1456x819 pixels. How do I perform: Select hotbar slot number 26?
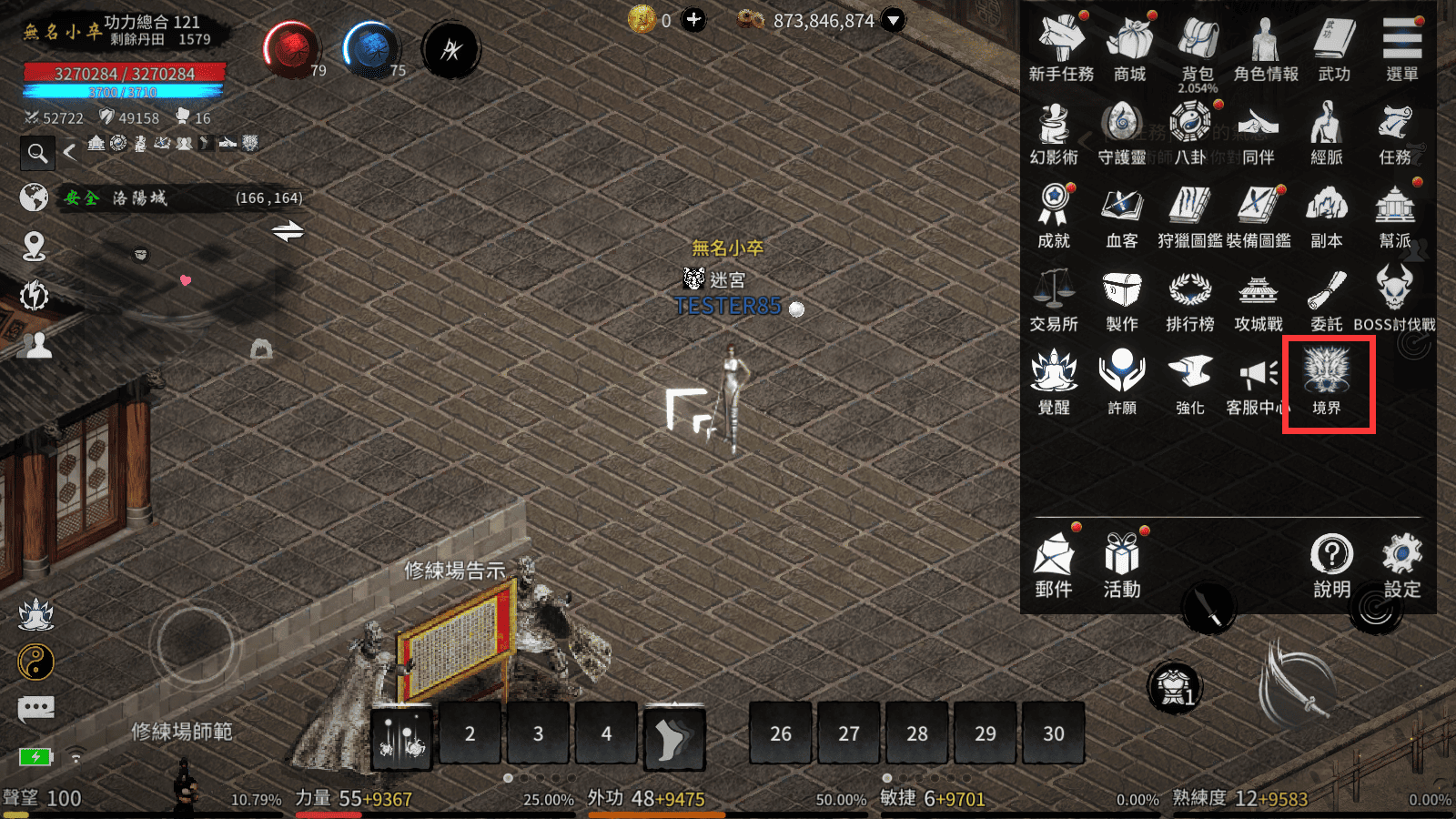point(781,733)
